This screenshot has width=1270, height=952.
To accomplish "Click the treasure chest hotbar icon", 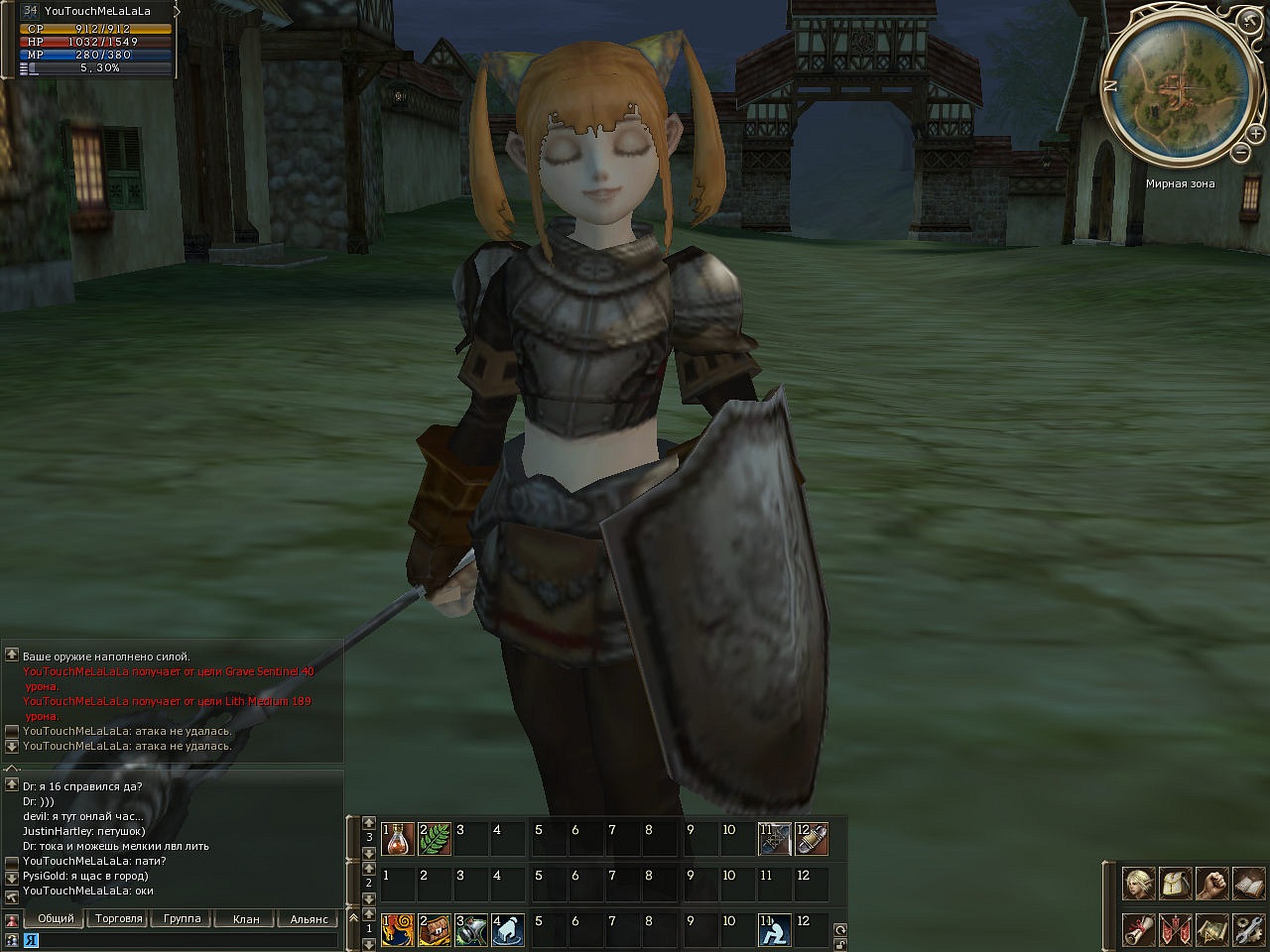I will click(435, 930).
